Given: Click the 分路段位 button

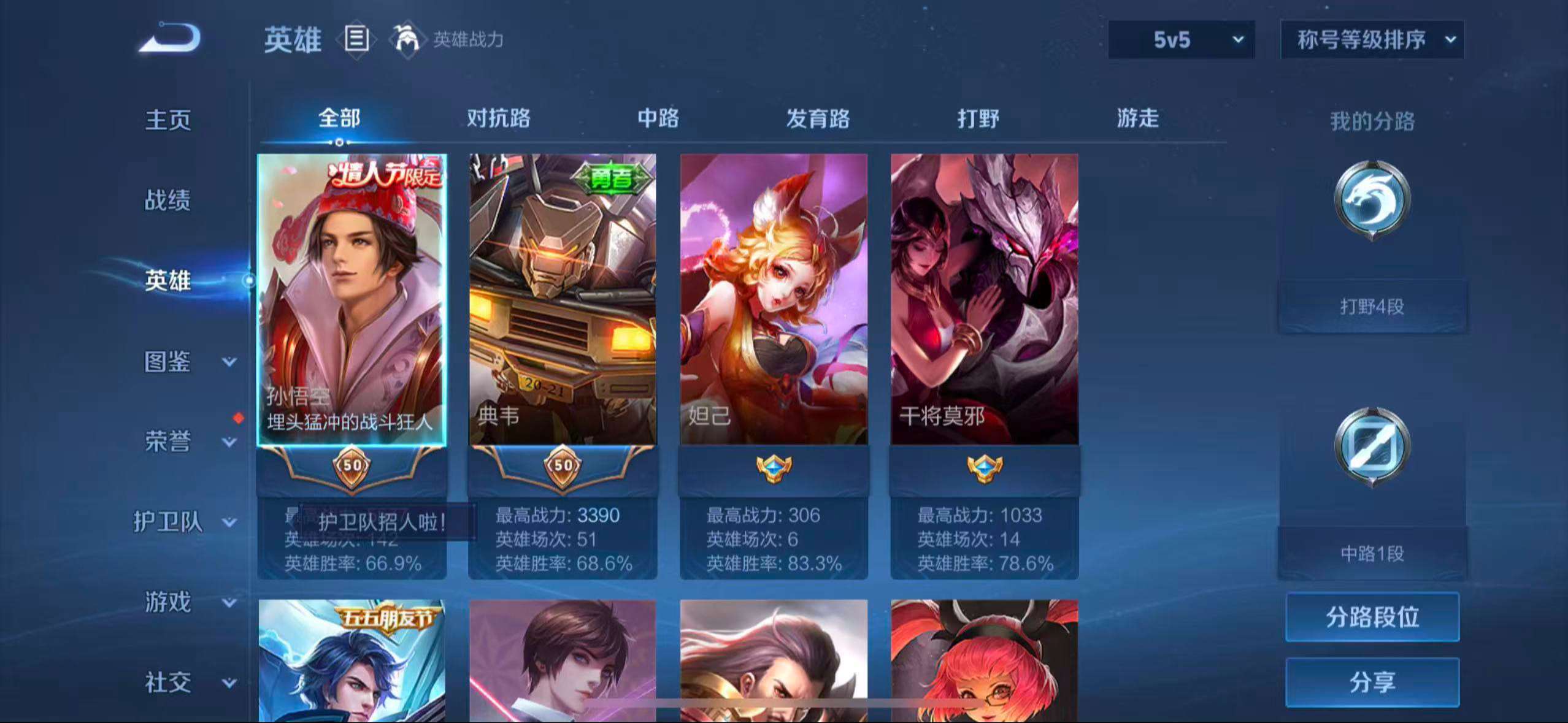Looking at the screenshot, I should [1372, 618].
